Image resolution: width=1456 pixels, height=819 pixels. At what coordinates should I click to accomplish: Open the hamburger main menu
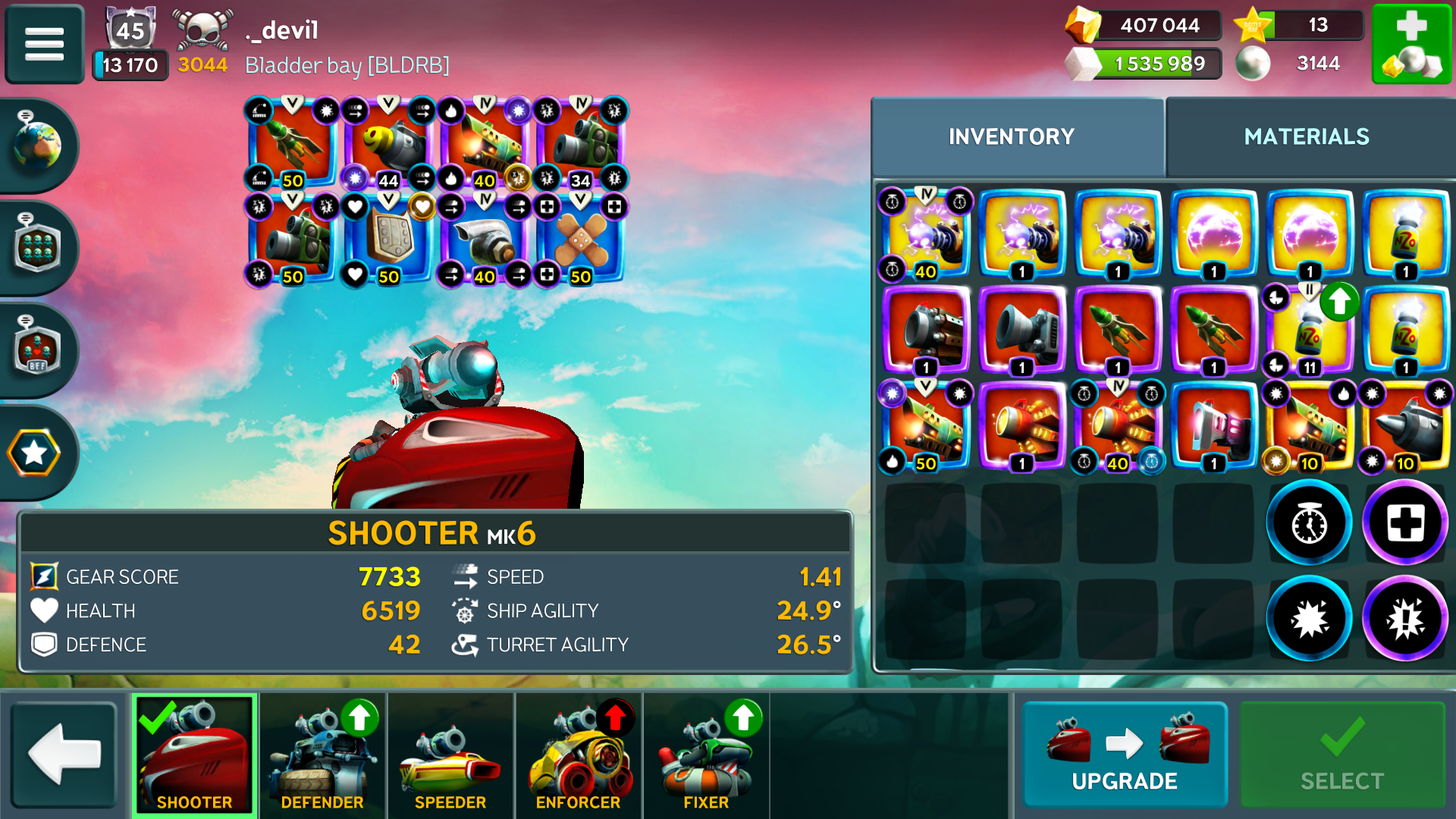44,43
